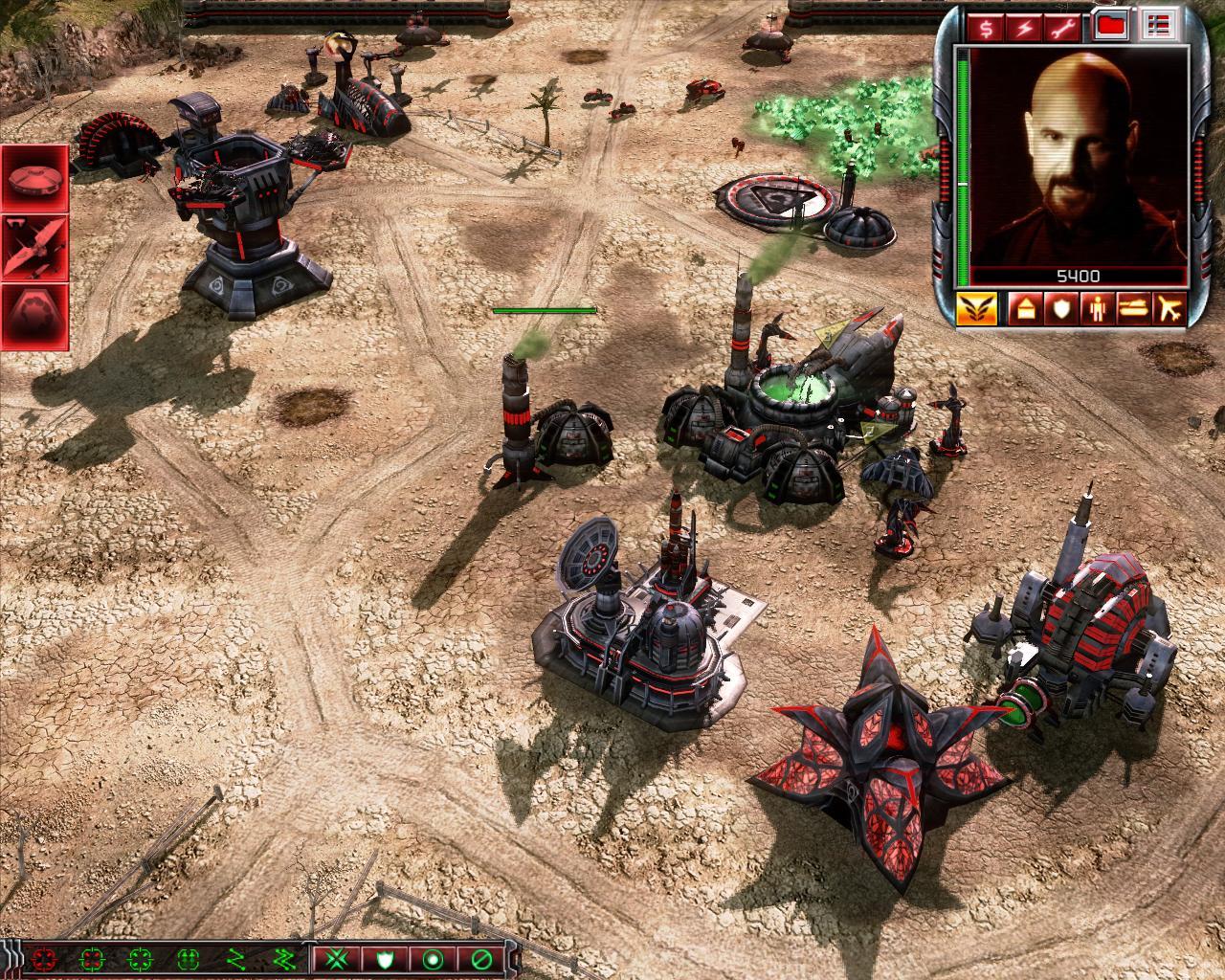Toggle the power lightning bolt button

pos(1025,28)
